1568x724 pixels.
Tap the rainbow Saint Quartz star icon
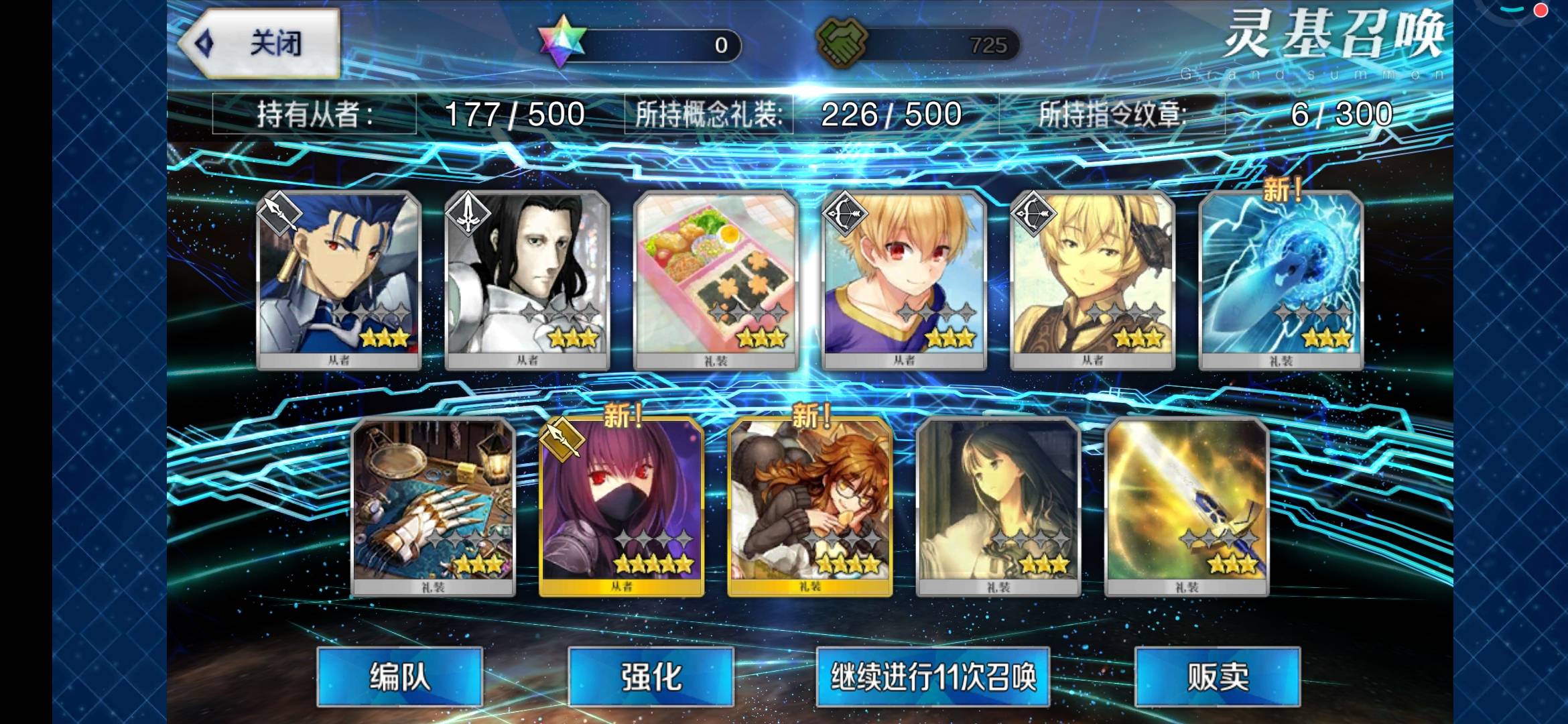click(562, 42)
